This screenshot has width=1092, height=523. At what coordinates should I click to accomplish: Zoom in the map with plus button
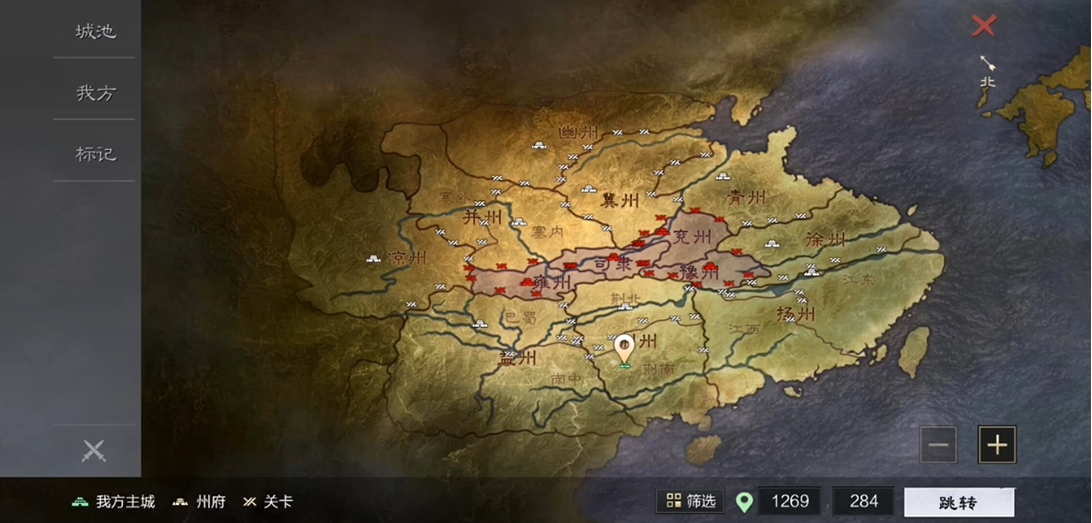[997, 445]
